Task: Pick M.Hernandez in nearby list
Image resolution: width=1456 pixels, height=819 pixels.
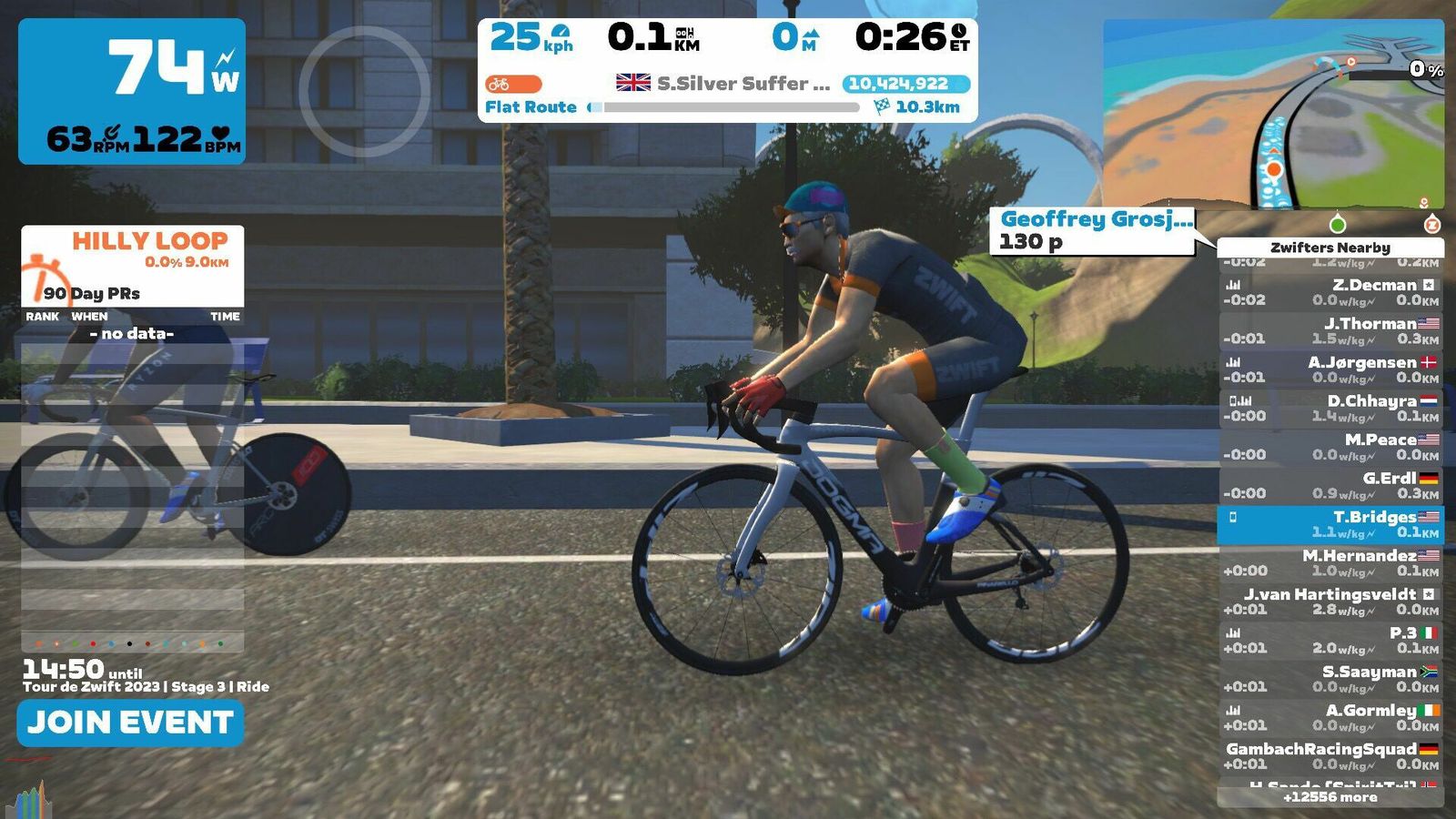Action: pos(1330,562)
